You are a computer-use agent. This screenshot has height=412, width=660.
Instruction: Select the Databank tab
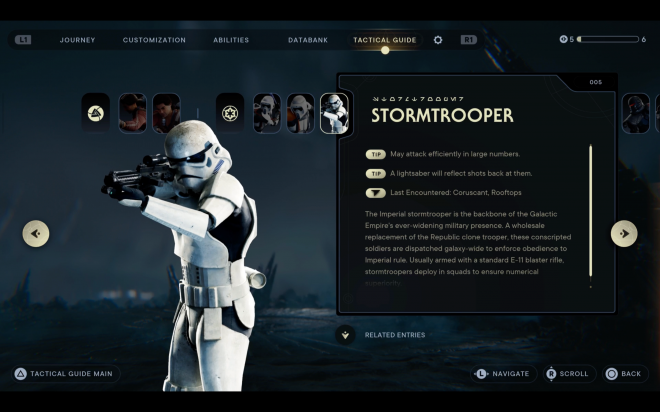point(307,40)
